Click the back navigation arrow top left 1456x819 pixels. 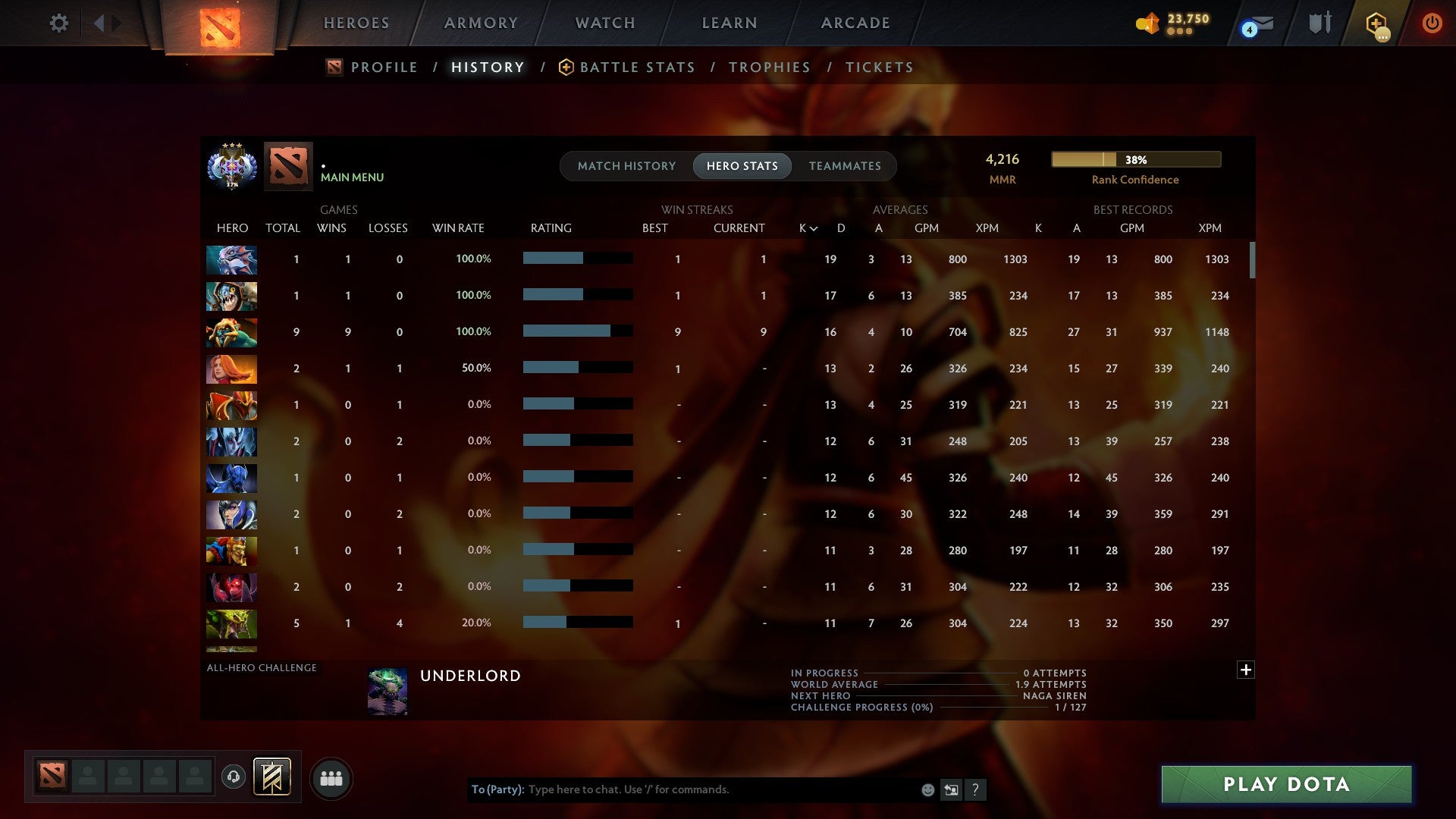(98, 23)
